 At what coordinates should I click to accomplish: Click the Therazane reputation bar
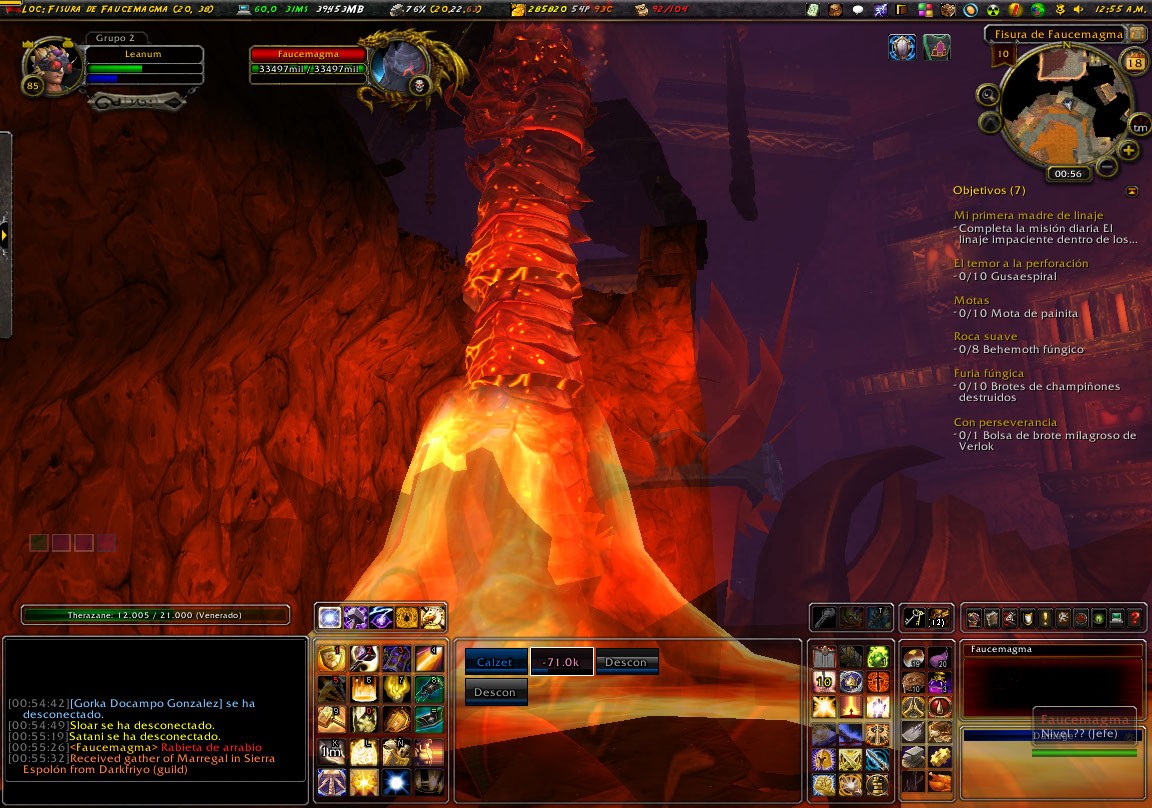tap(155, 615)
